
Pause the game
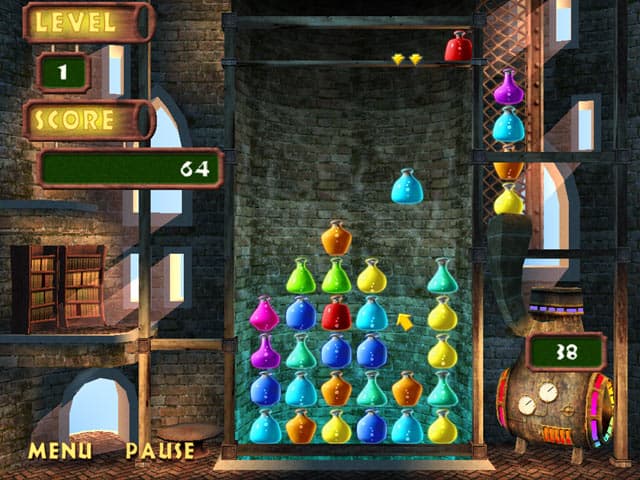(160, 451)
